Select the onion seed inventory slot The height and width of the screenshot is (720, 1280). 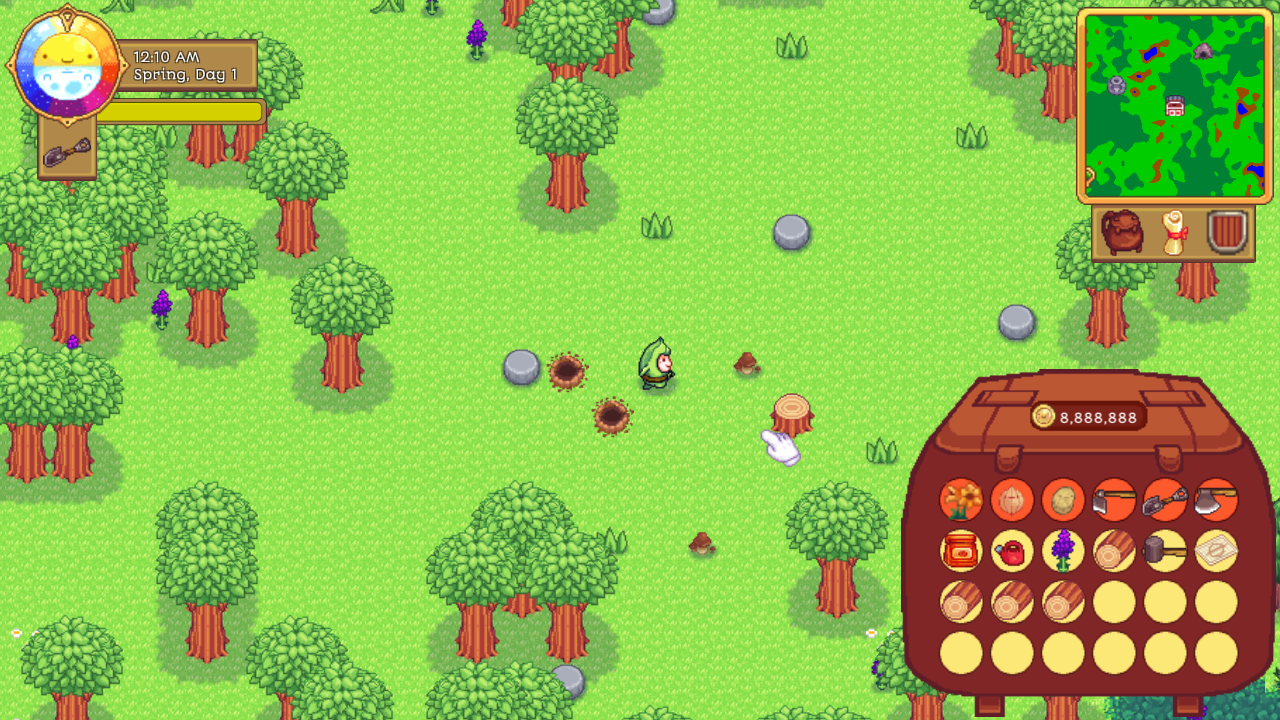click(x=1012, y=499)
